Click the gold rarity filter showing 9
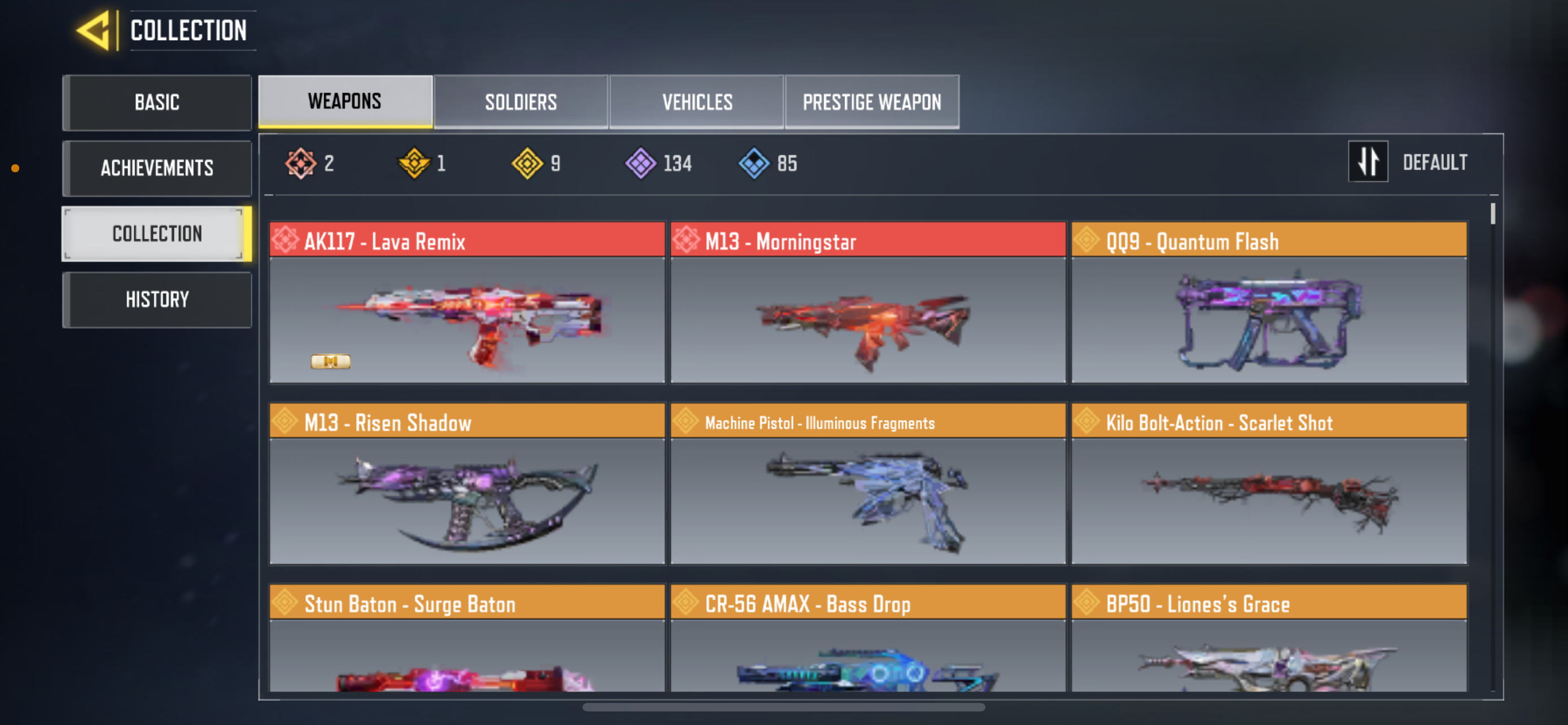 [x=527, y=163]
